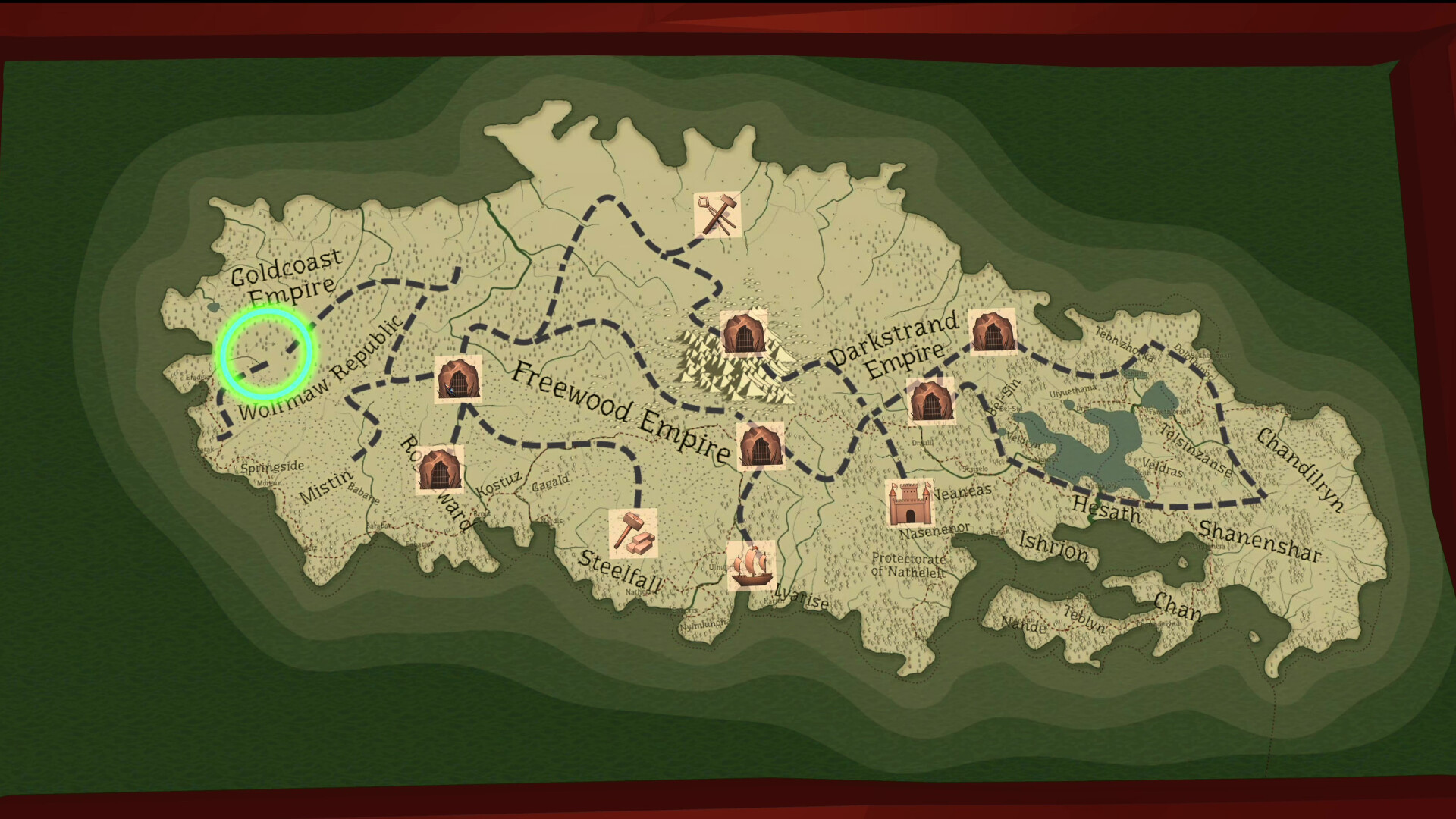
Task: Select the crossed pickaxe and hammer mining icon
Action: 718,216
